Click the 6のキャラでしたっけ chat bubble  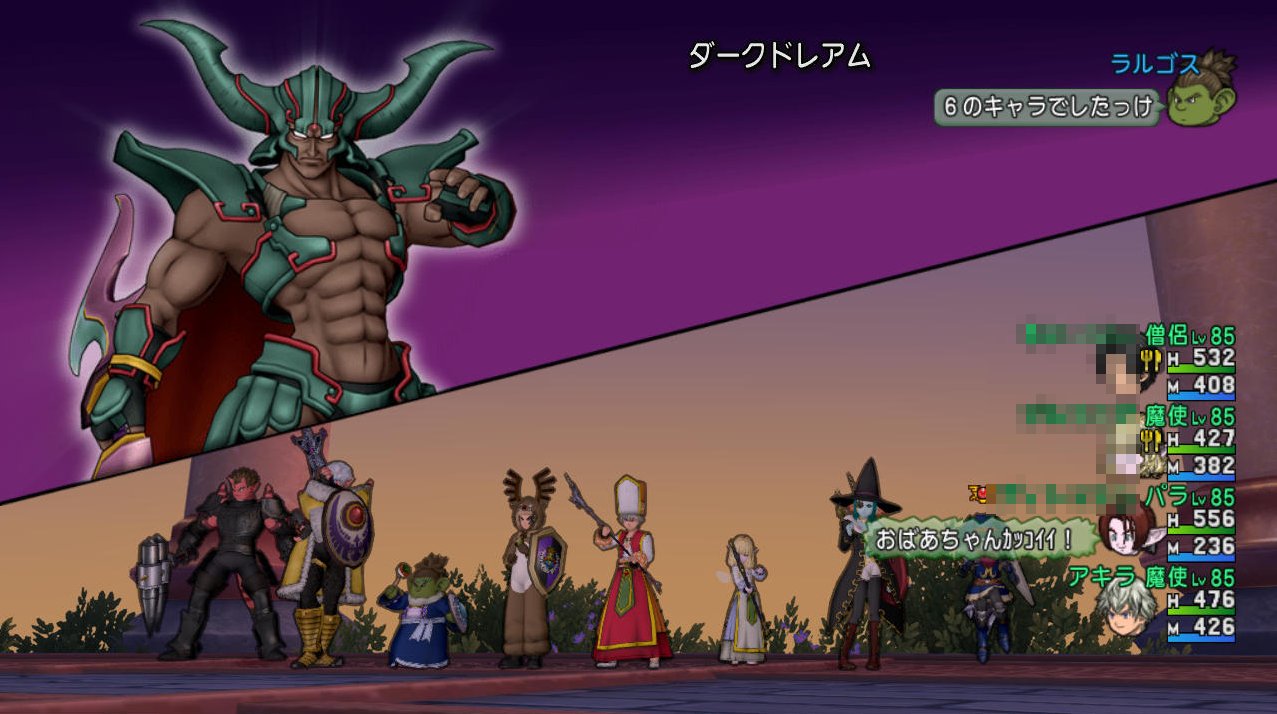tap(1047, 106)
